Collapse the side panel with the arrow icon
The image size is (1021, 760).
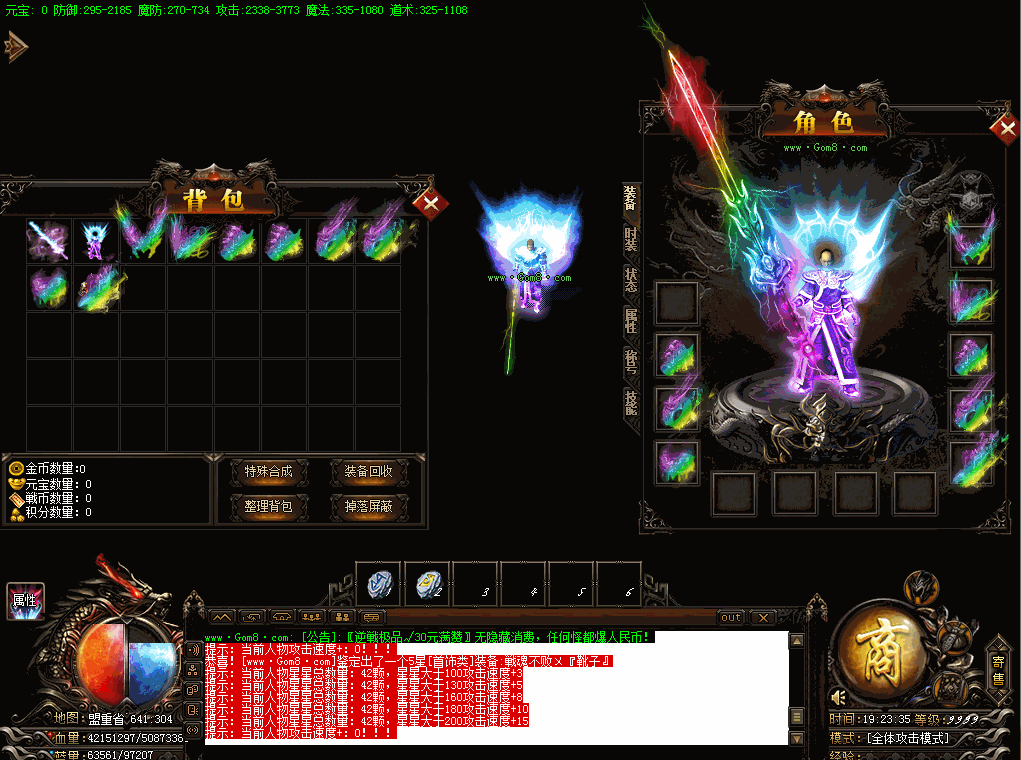click(16, 46)
